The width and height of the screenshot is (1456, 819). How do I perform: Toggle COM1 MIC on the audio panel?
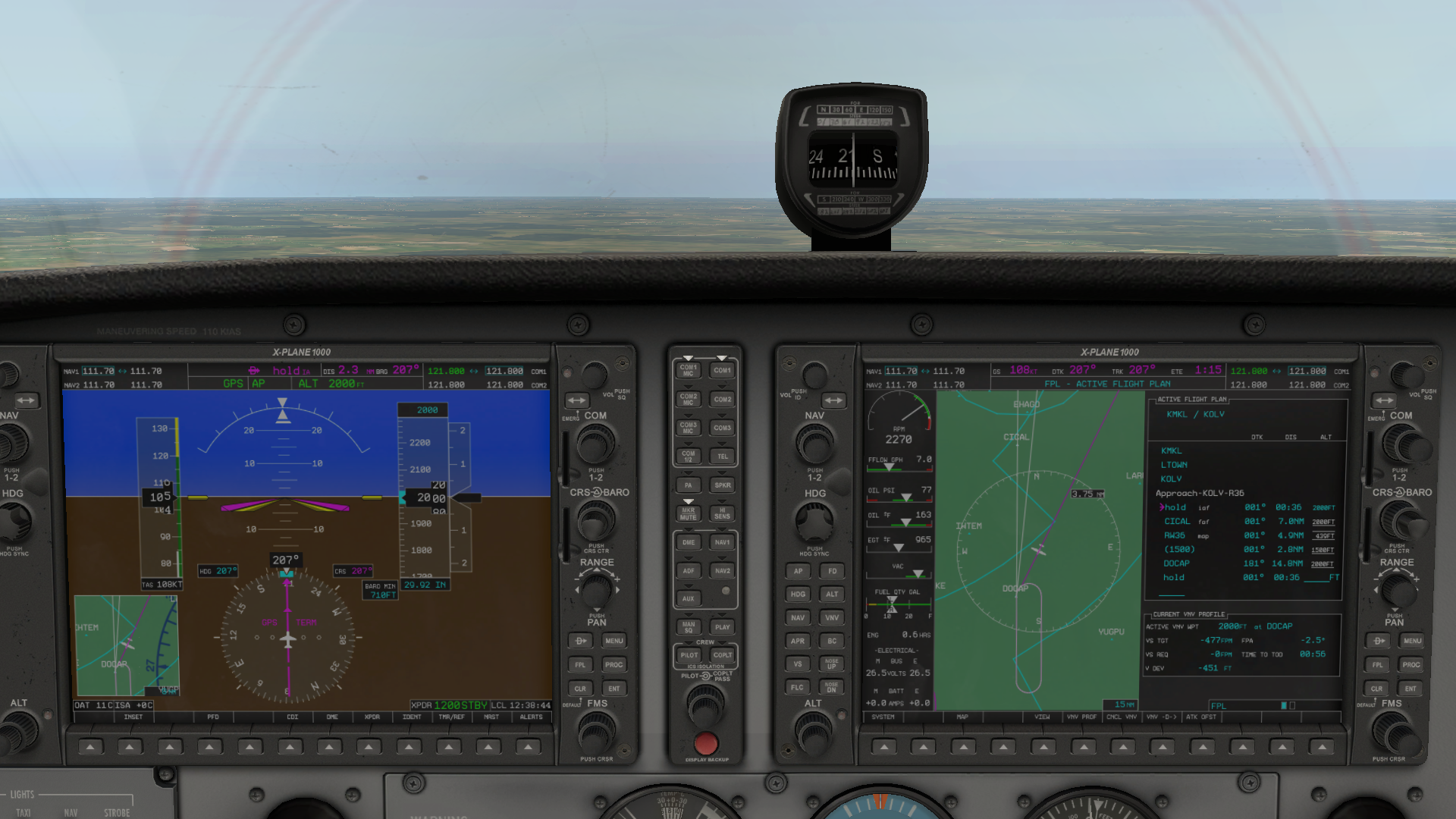pyautogui.click(x=688, y=370)
